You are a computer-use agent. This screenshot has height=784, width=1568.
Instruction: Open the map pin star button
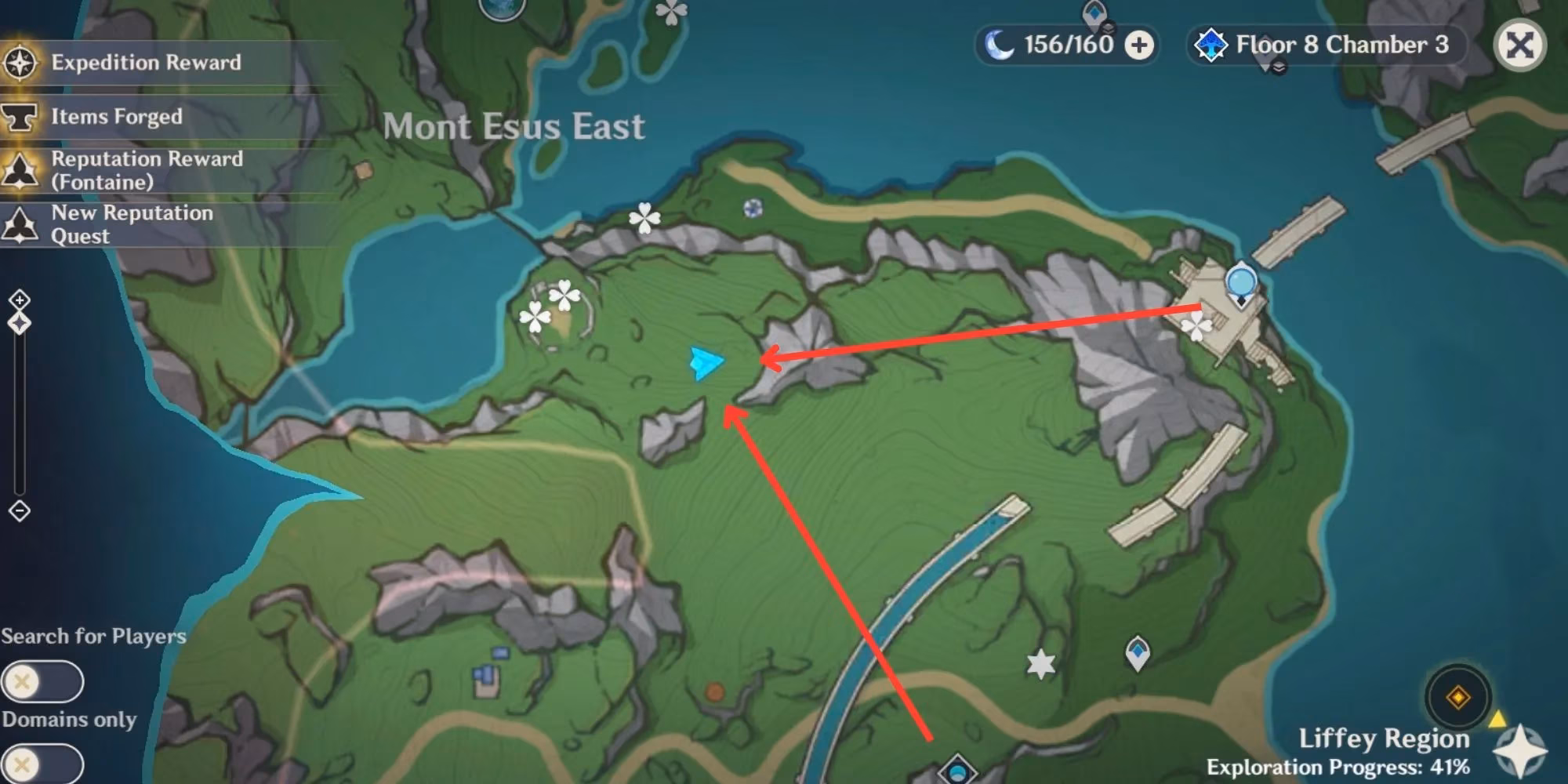coord(1519,750)
